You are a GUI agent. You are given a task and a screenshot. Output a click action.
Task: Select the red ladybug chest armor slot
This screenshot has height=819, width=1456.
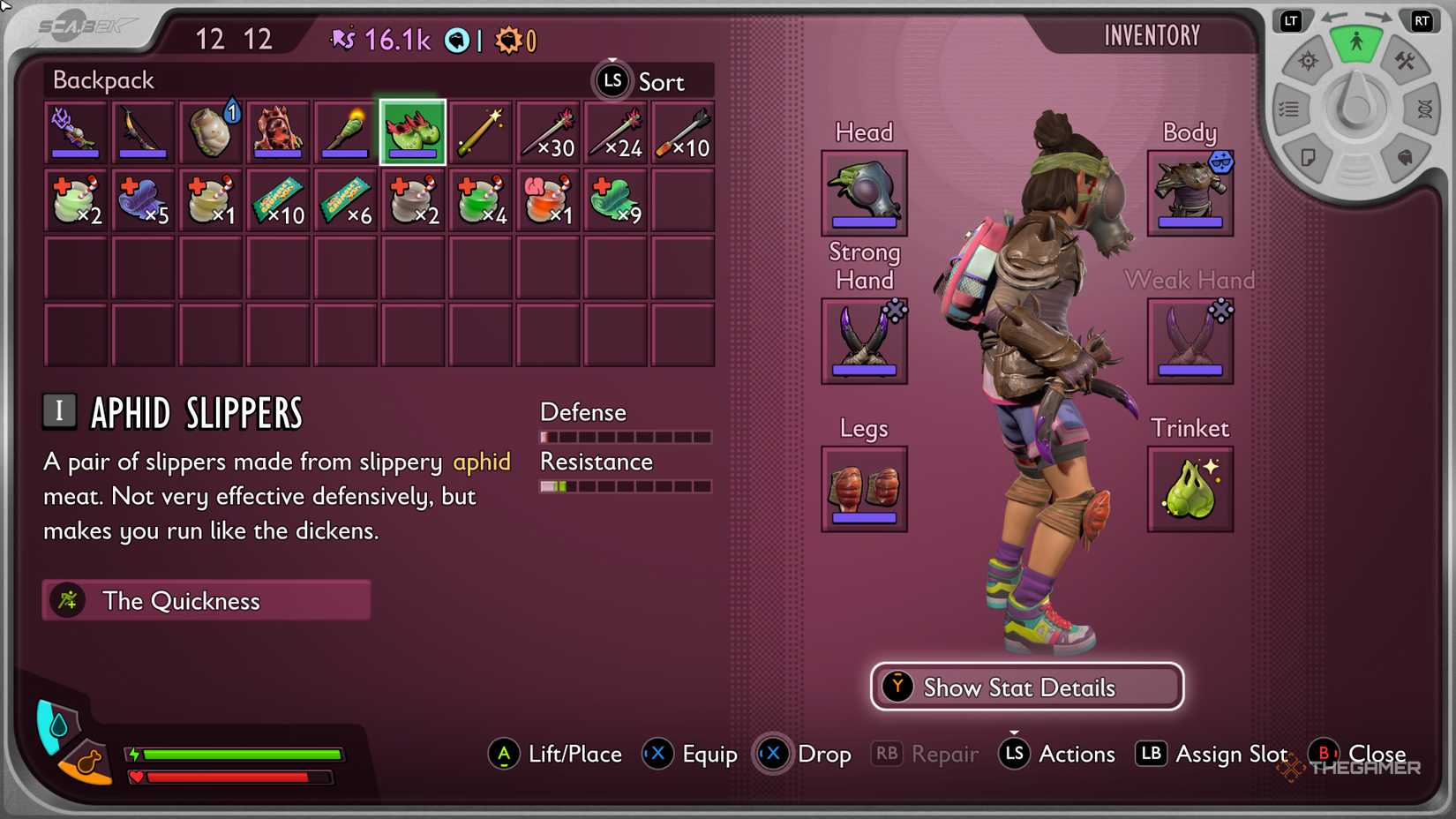point(277,131)
